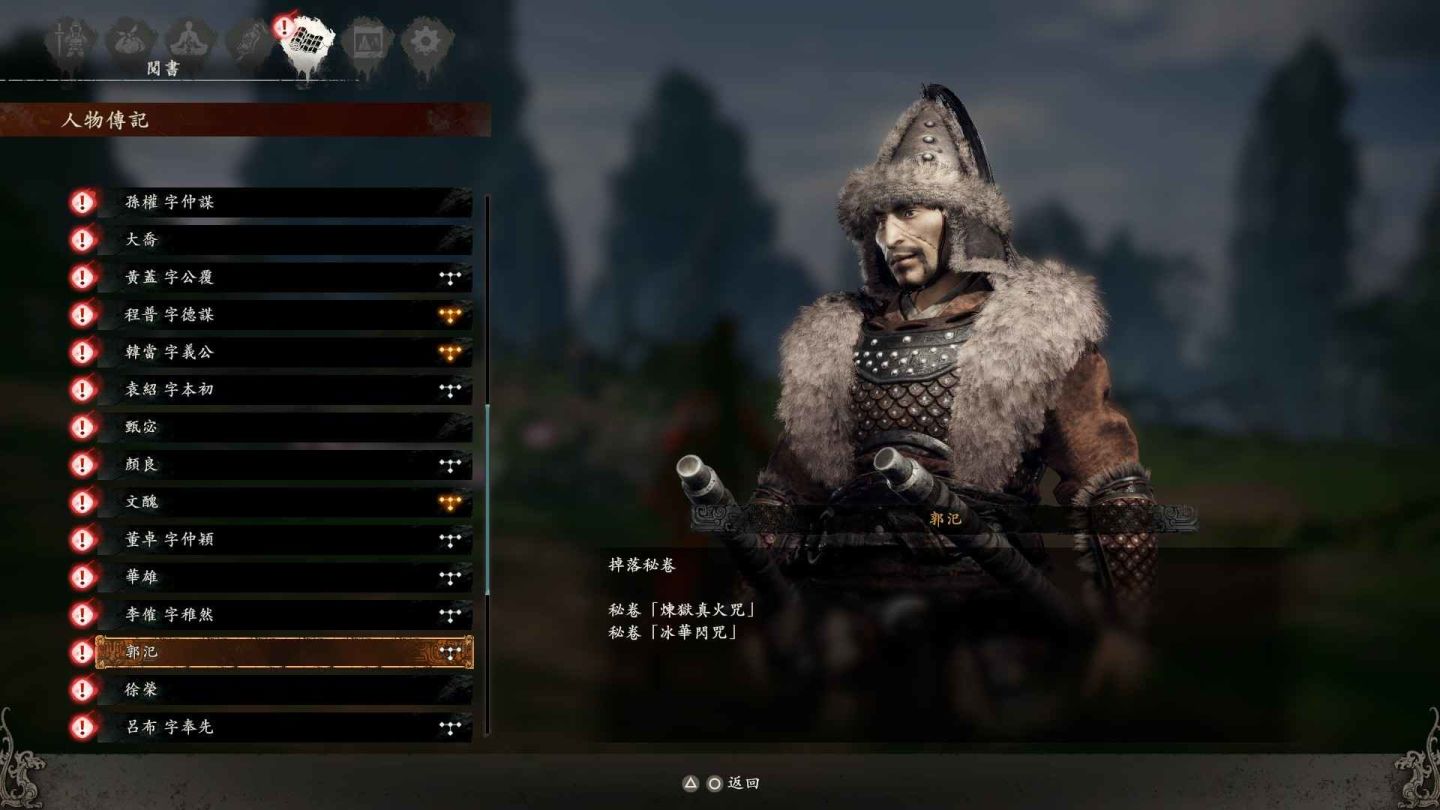
Task: Switch to the tied pouch tab
Action: pos(130,42)
